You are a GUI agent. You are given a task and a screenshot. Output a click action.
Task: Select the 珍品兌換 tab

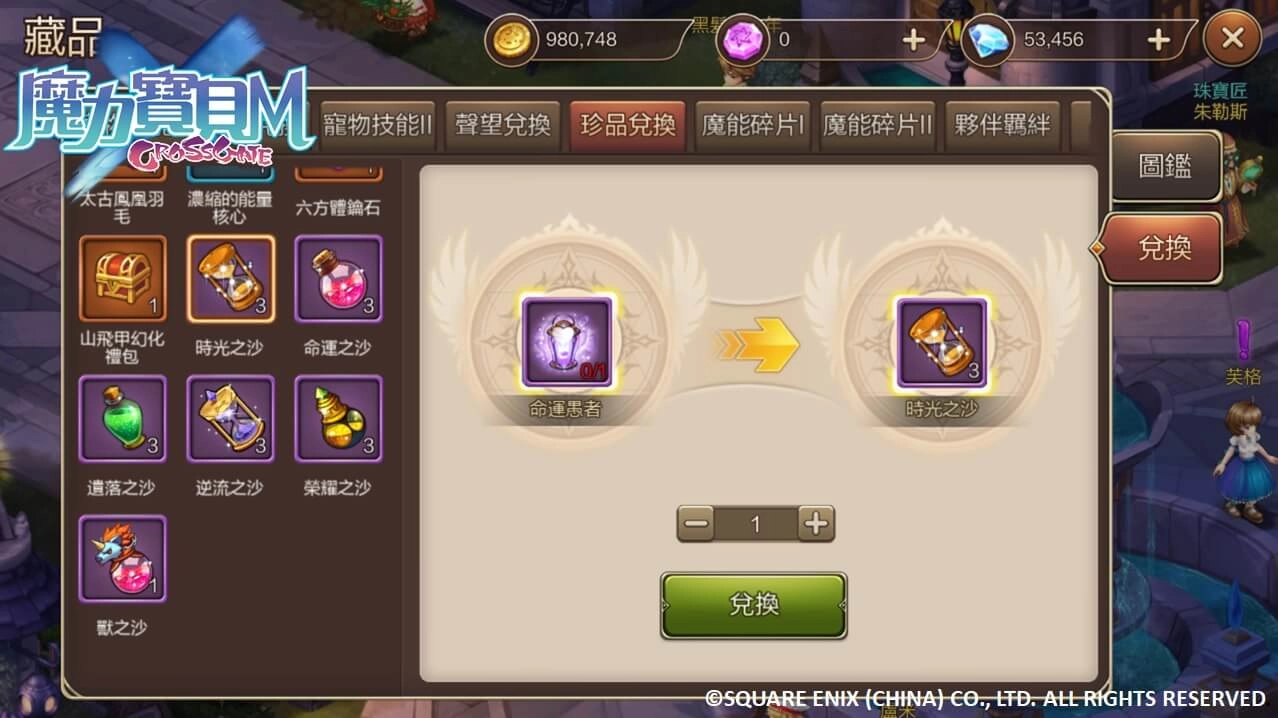coord(628,126)
